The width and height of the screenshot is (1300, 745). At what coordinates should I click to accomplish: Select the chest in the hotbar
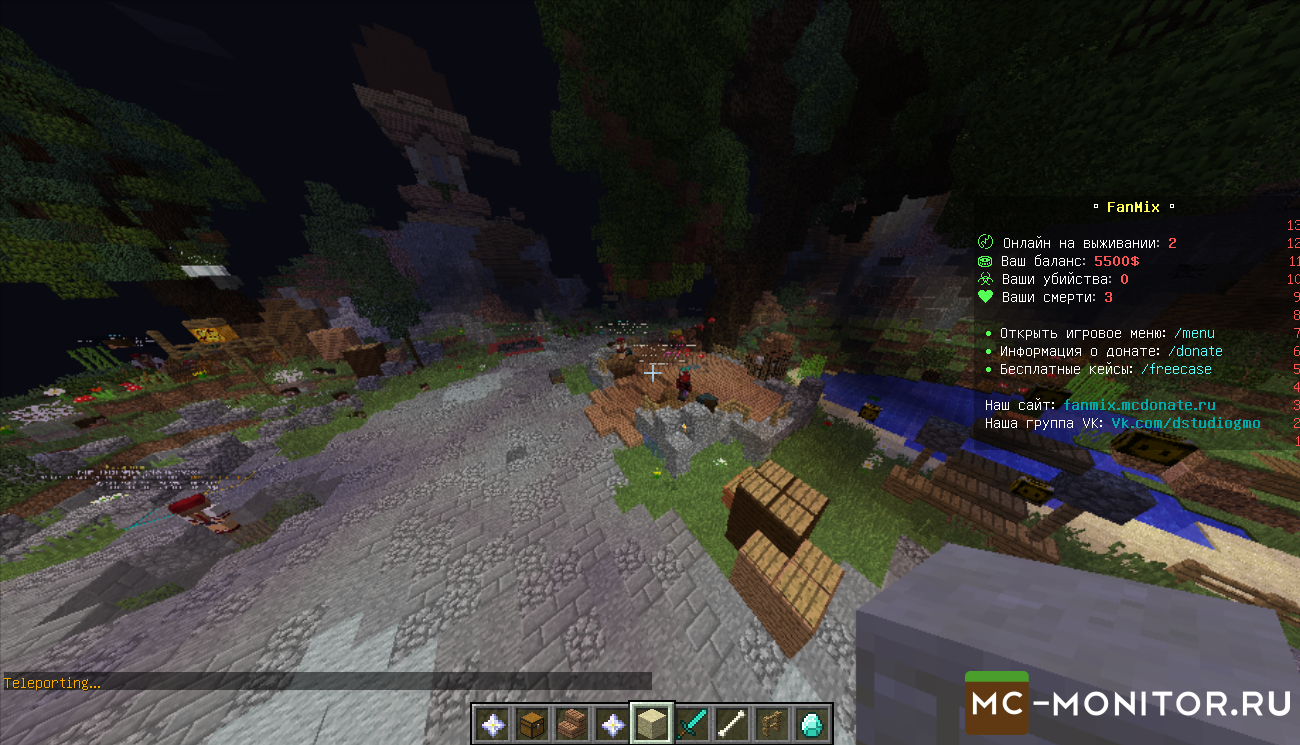pos(530,724)
